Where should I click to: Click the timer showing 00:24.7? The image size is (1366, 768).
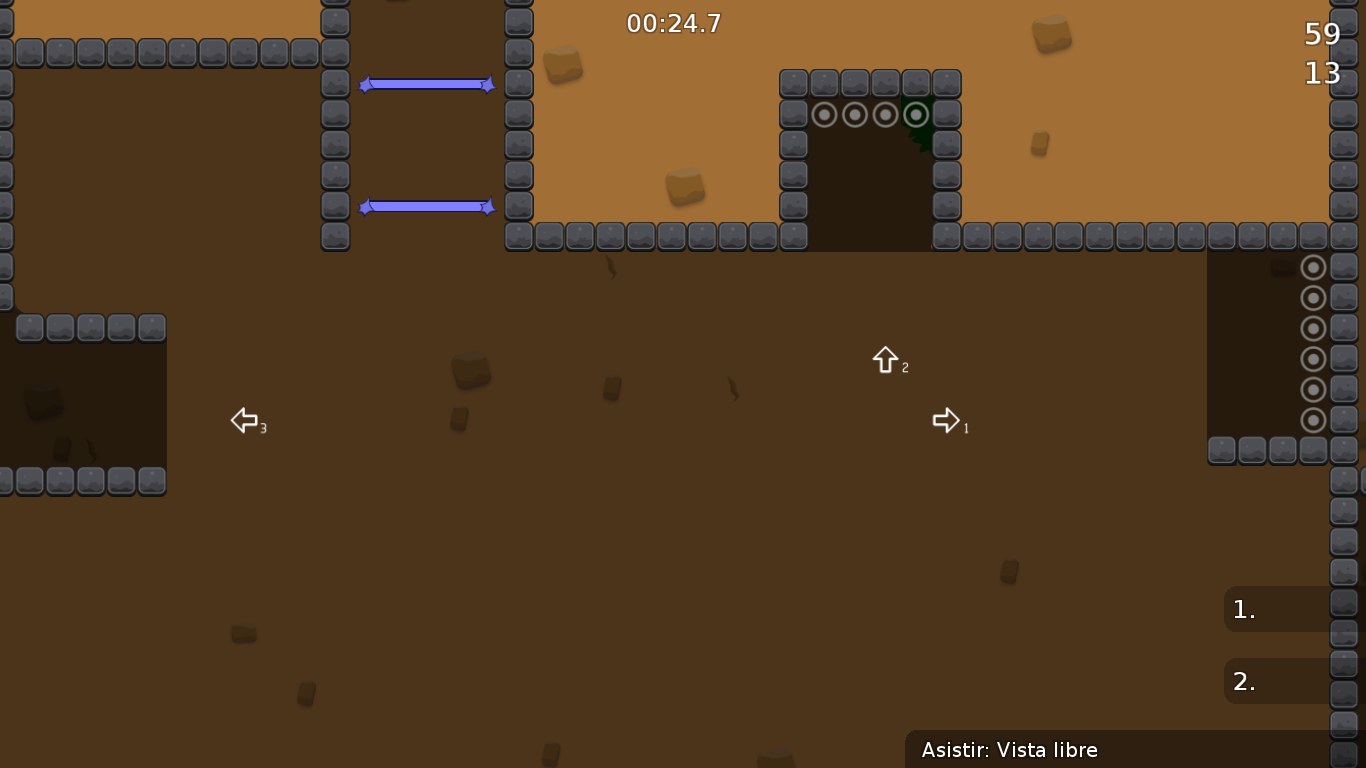[x=673, y=23]
